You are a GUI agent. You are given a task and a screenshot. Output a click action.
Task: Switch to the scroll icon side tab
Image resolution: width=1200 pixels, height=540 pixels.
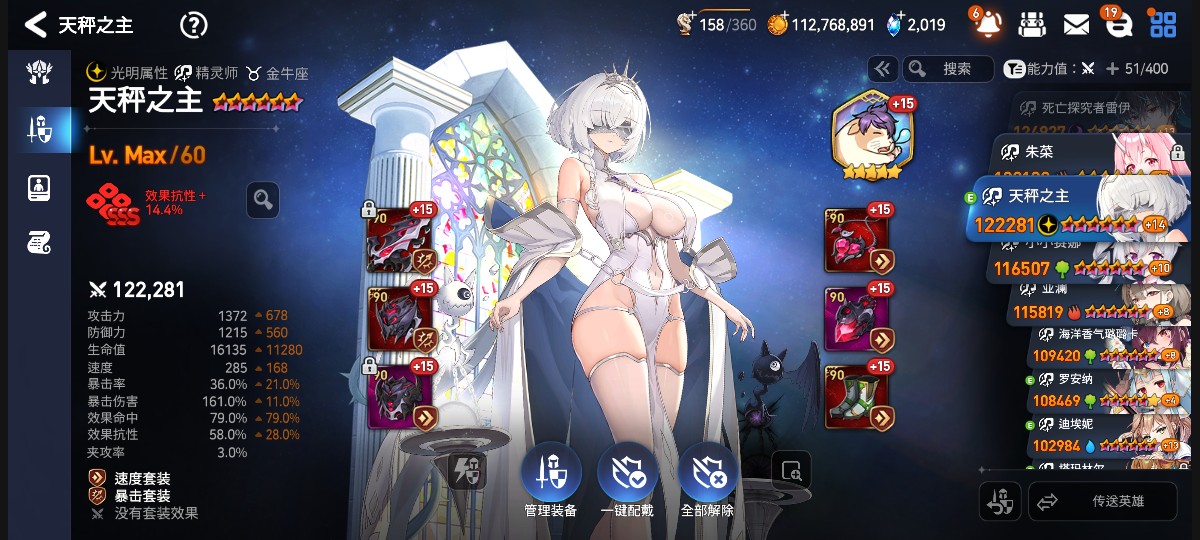tap(39, 242)
